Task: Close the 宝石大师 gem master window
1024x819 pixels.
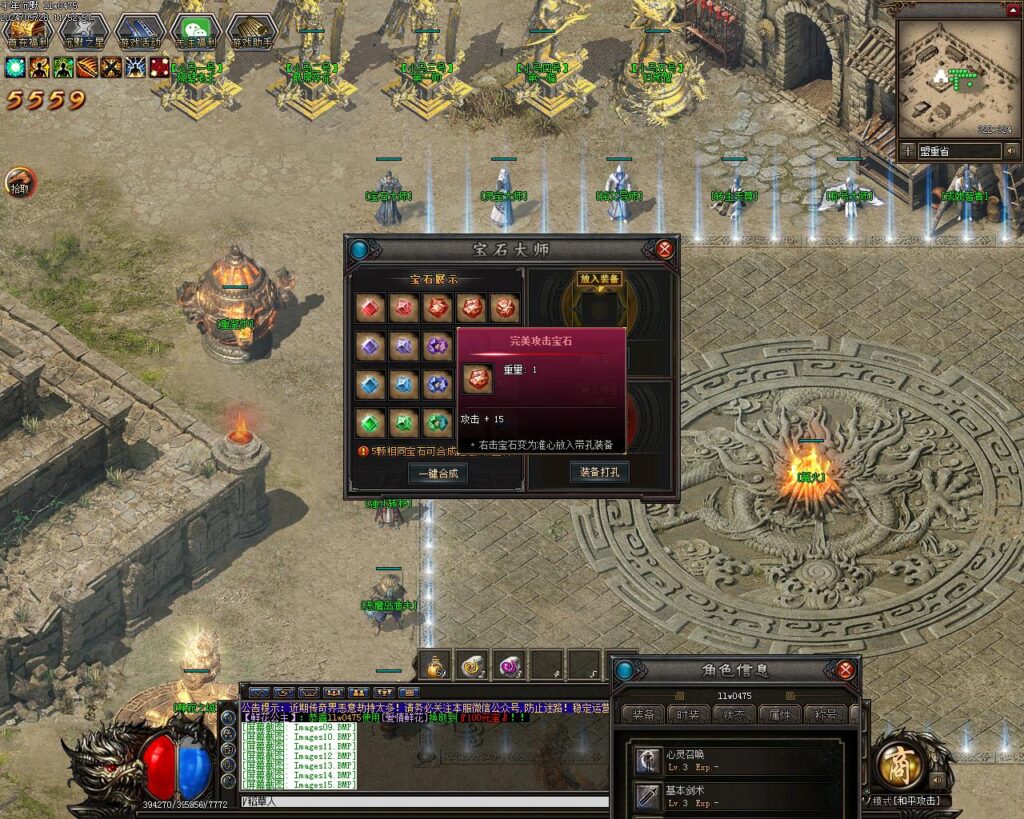Action: (x=664, y=249)
